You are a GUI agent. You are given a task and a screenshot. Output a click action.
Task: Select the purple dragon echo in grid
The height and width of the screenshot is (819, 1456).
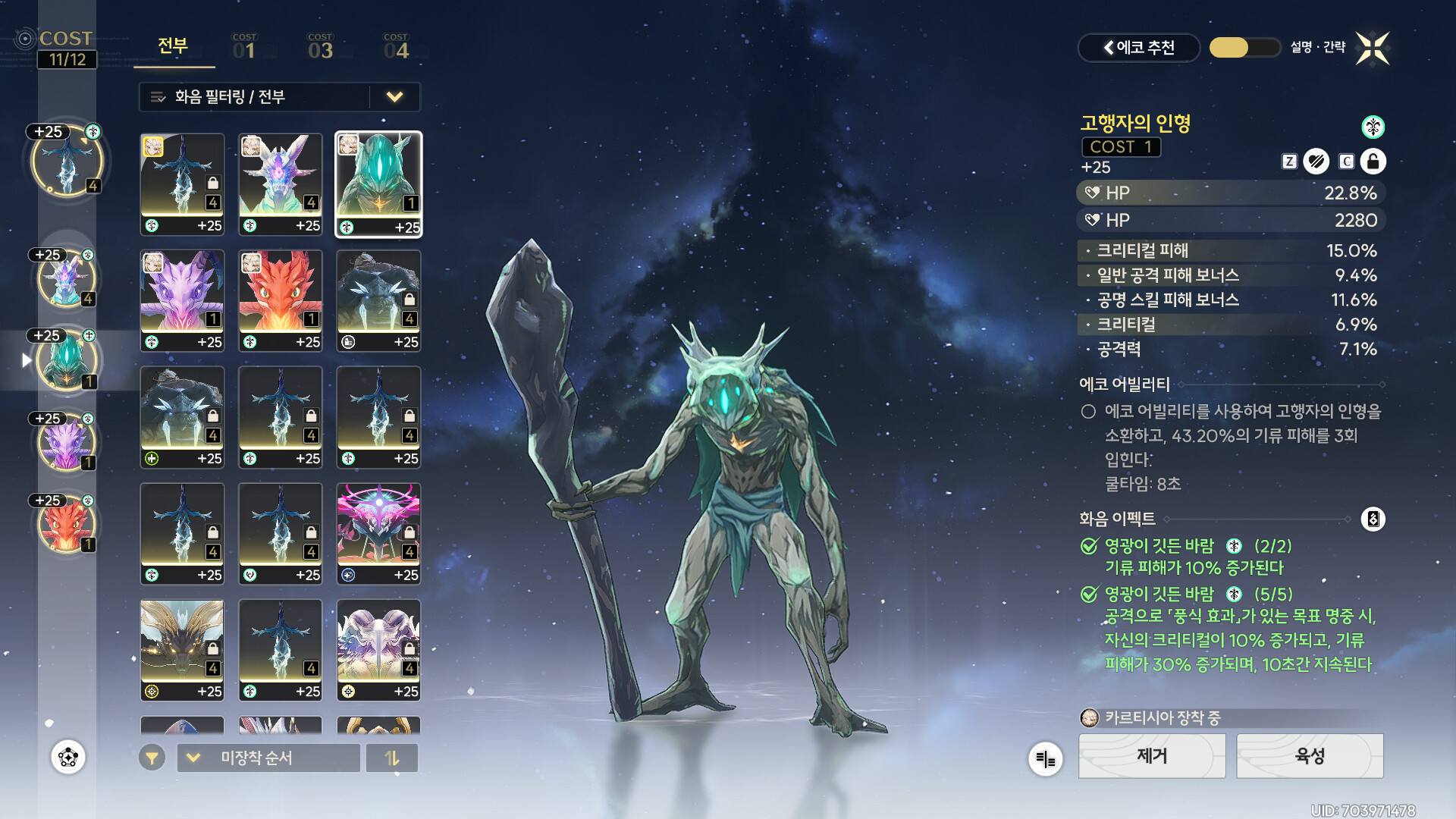182,300
